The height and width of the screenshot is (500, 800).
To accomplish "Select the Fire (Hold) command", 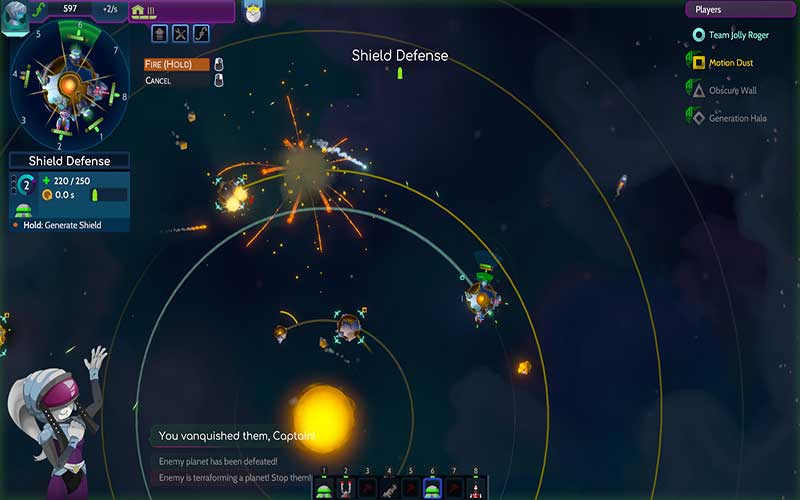I will pos(177,65).
